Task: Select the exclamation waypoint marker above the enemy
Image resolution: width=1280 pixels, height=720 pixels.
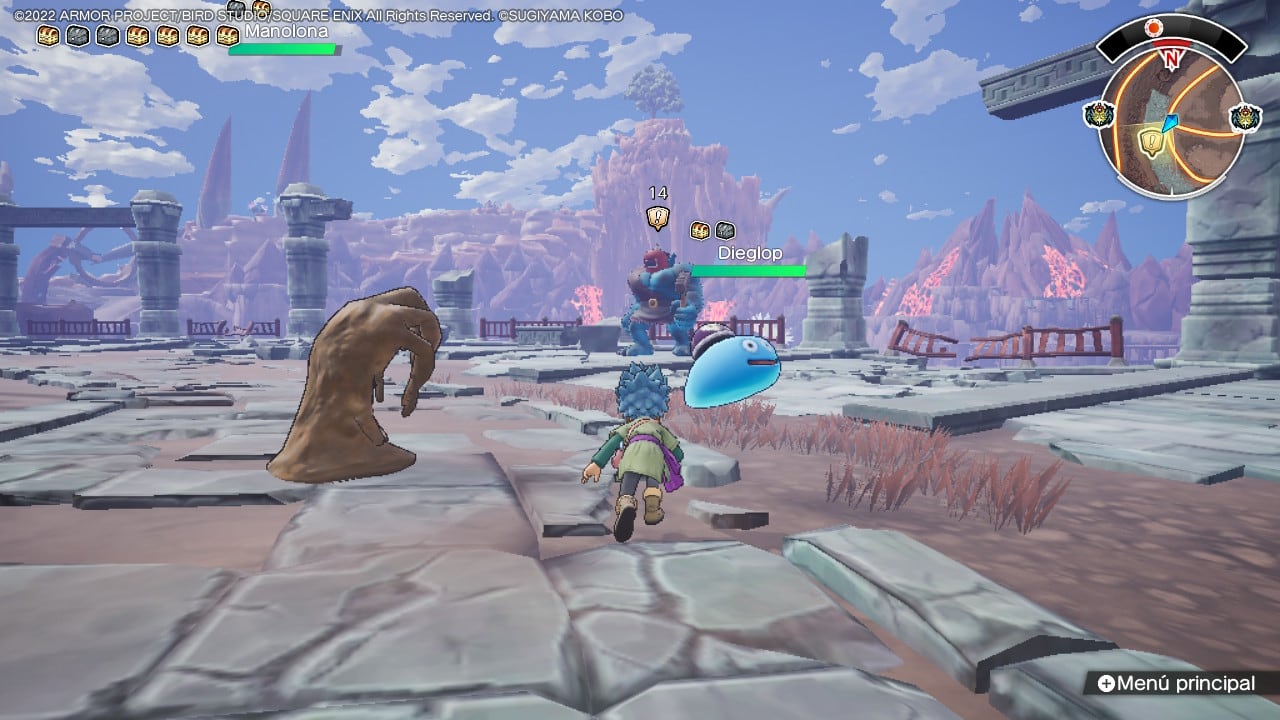Action: click(658, 217)
